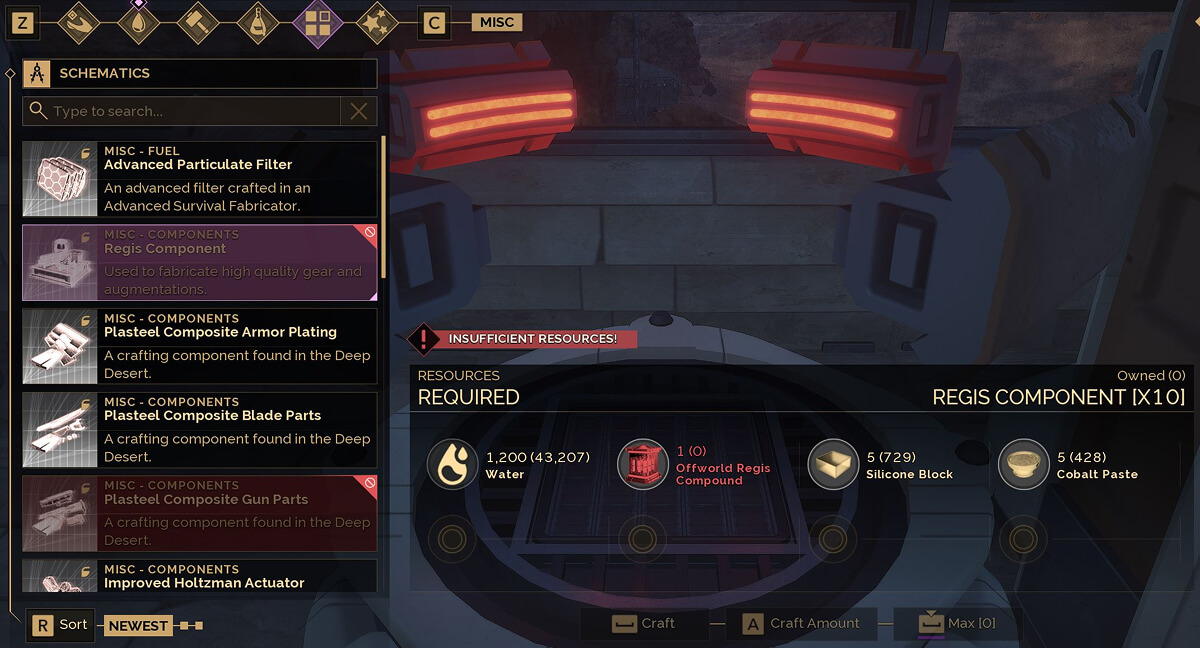Inspect the Water resource icon
This screenshot has height=648, width=1200.
pyautogui.click(x=452, y=465)
